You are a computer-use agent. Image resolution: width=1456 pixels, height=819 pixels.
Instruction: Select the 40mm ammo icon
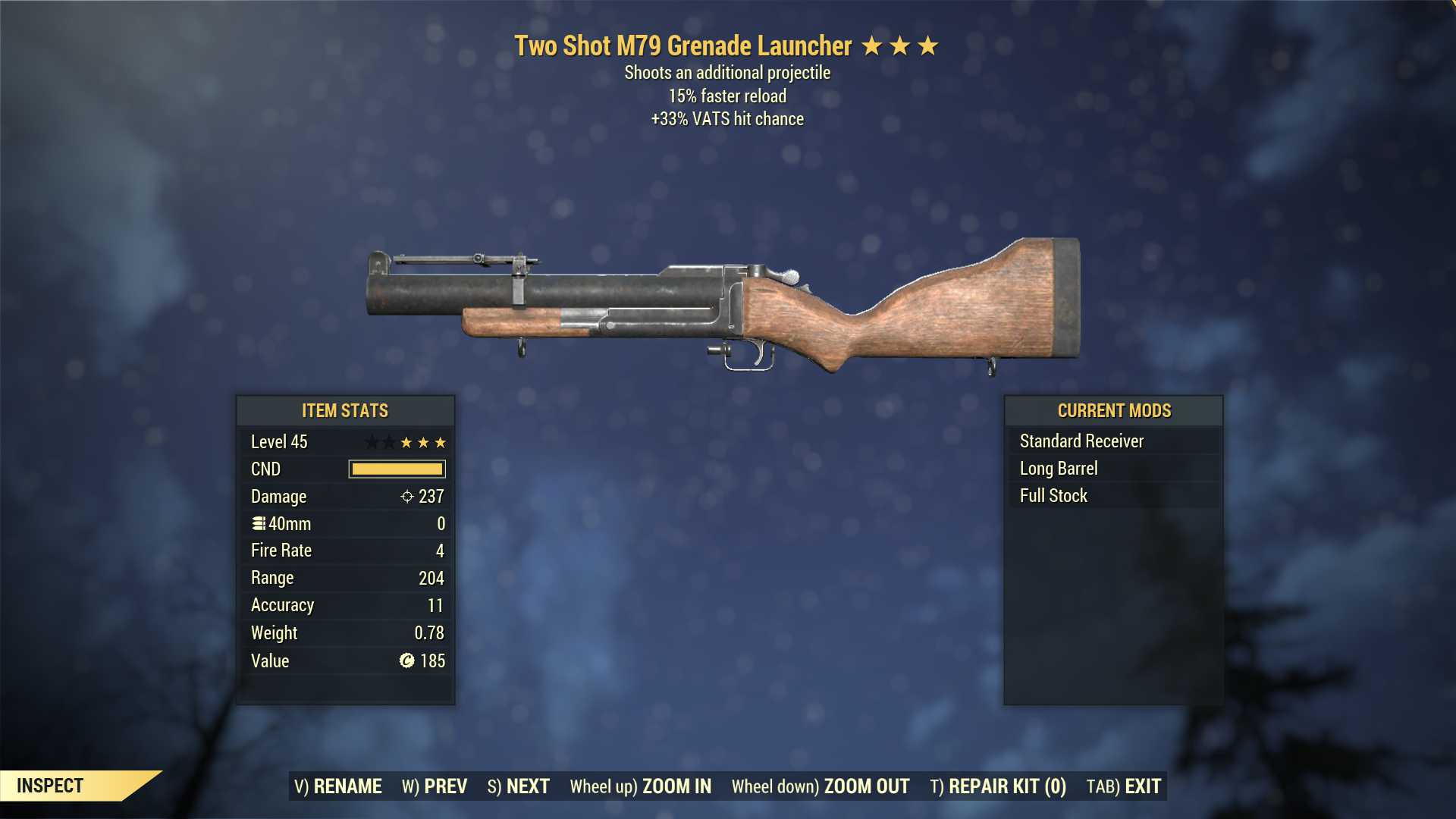coord(257,523)
